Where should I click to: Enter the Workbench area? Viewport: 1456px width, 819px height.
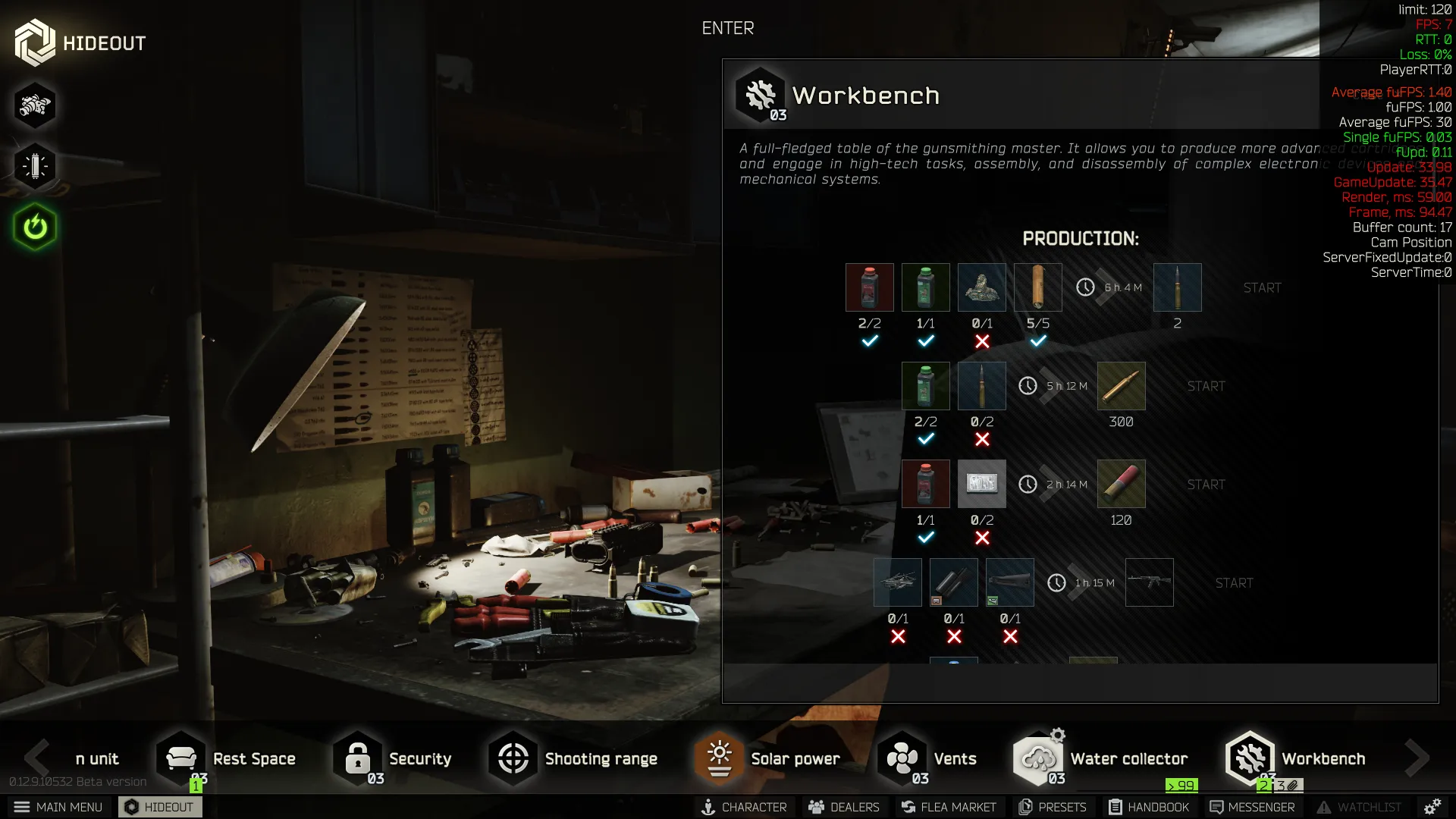tap(727, 28)
